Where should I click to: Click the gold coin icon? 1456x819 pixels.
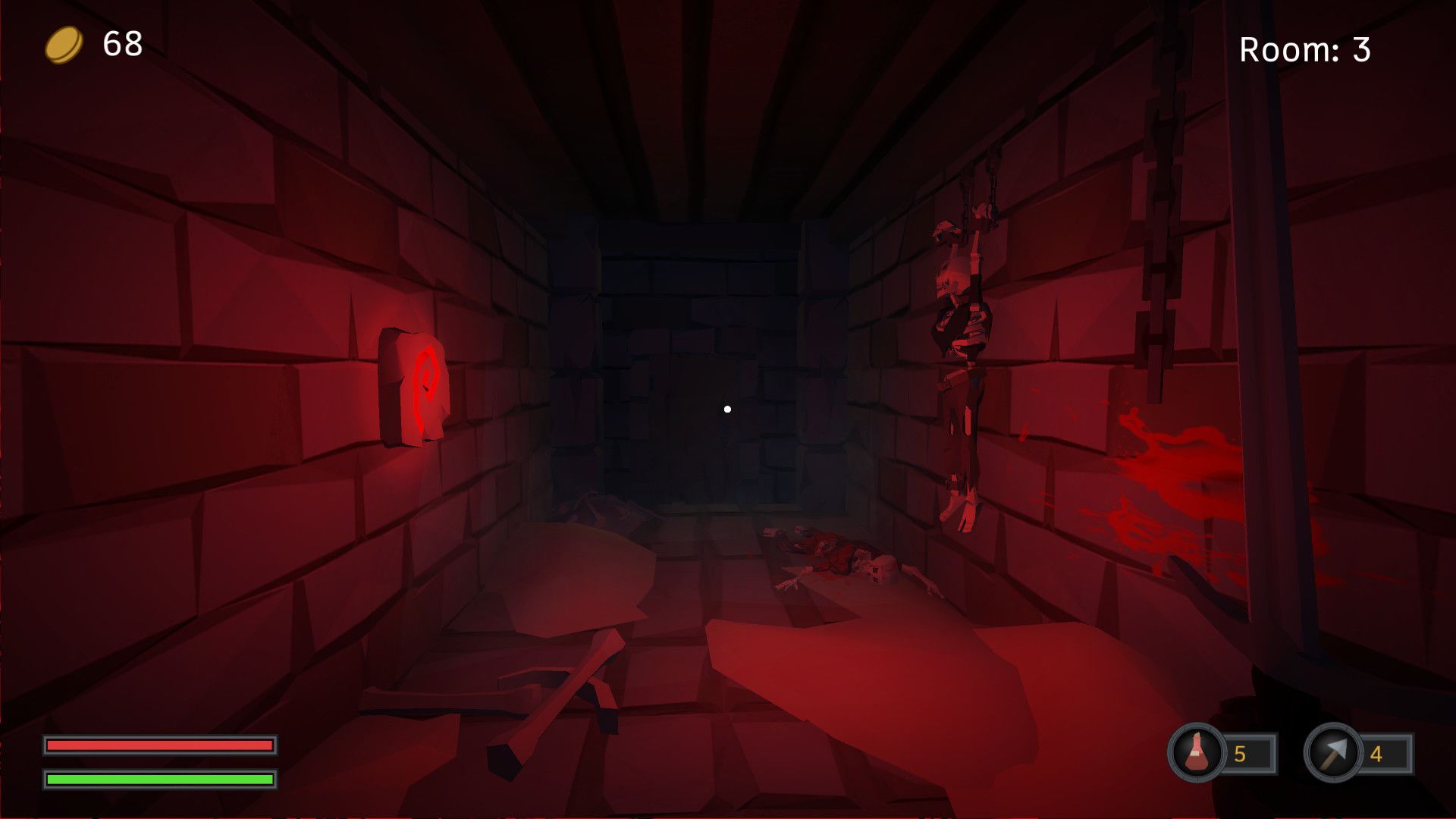pyautogui.click(x=64, y=45)
